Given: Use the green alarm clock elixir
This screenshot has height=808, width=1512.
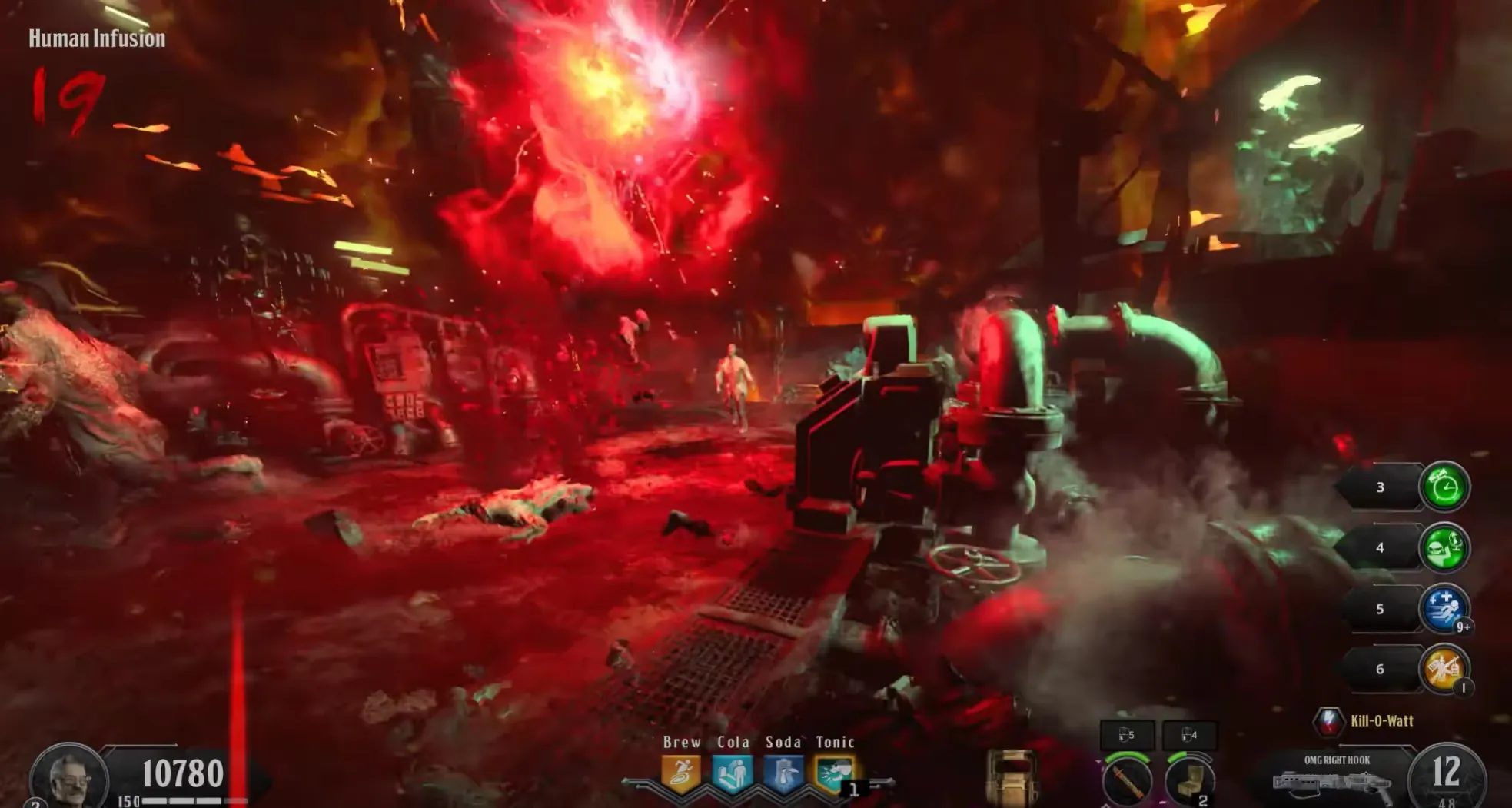Looking at the screenshot, I should point(1444,487).
